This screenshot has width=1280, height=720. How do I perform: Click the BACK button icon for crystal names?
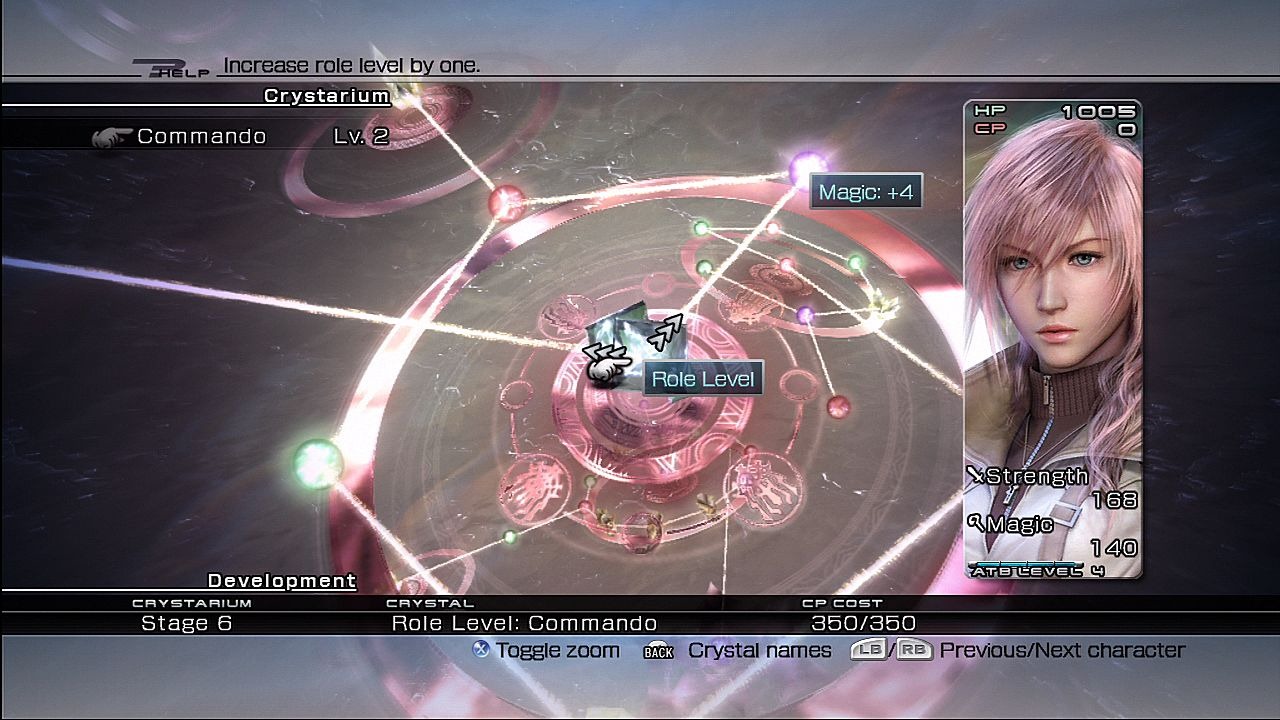pyautogui.click(x=659, y=650)
